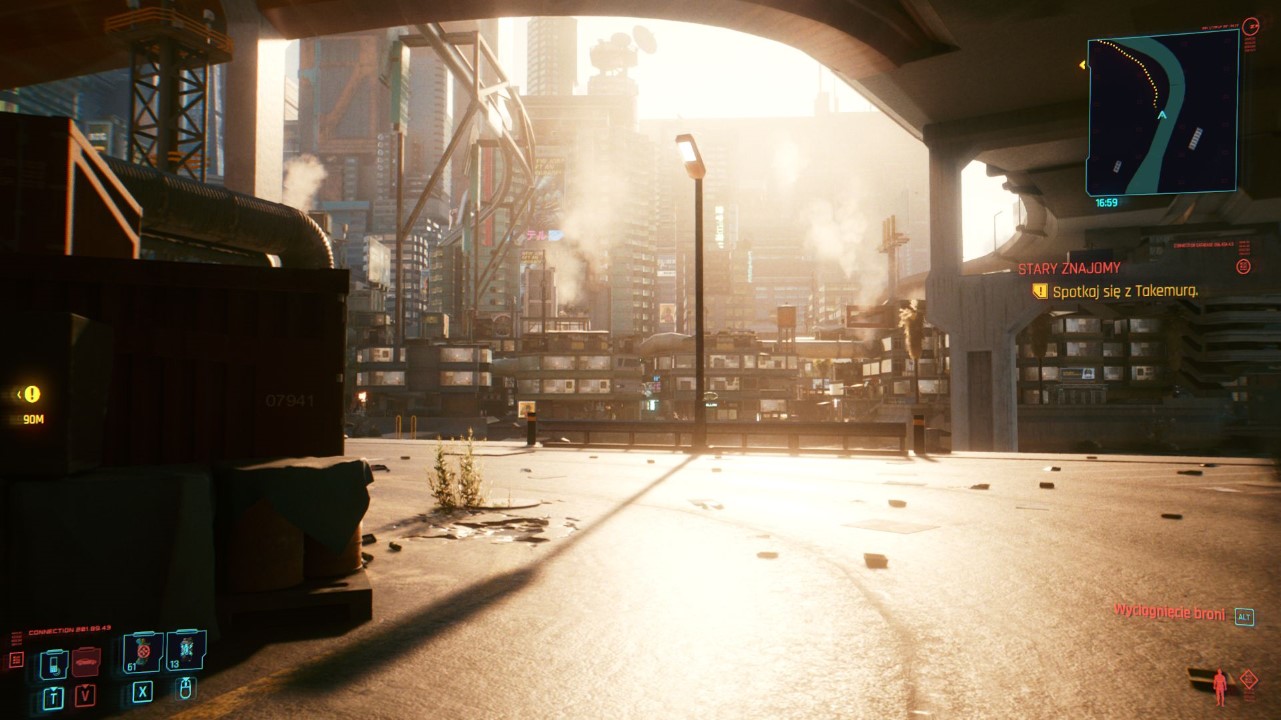Use the healing item slot showing 61
This screenshot has width=1281, height=720.
142,651
